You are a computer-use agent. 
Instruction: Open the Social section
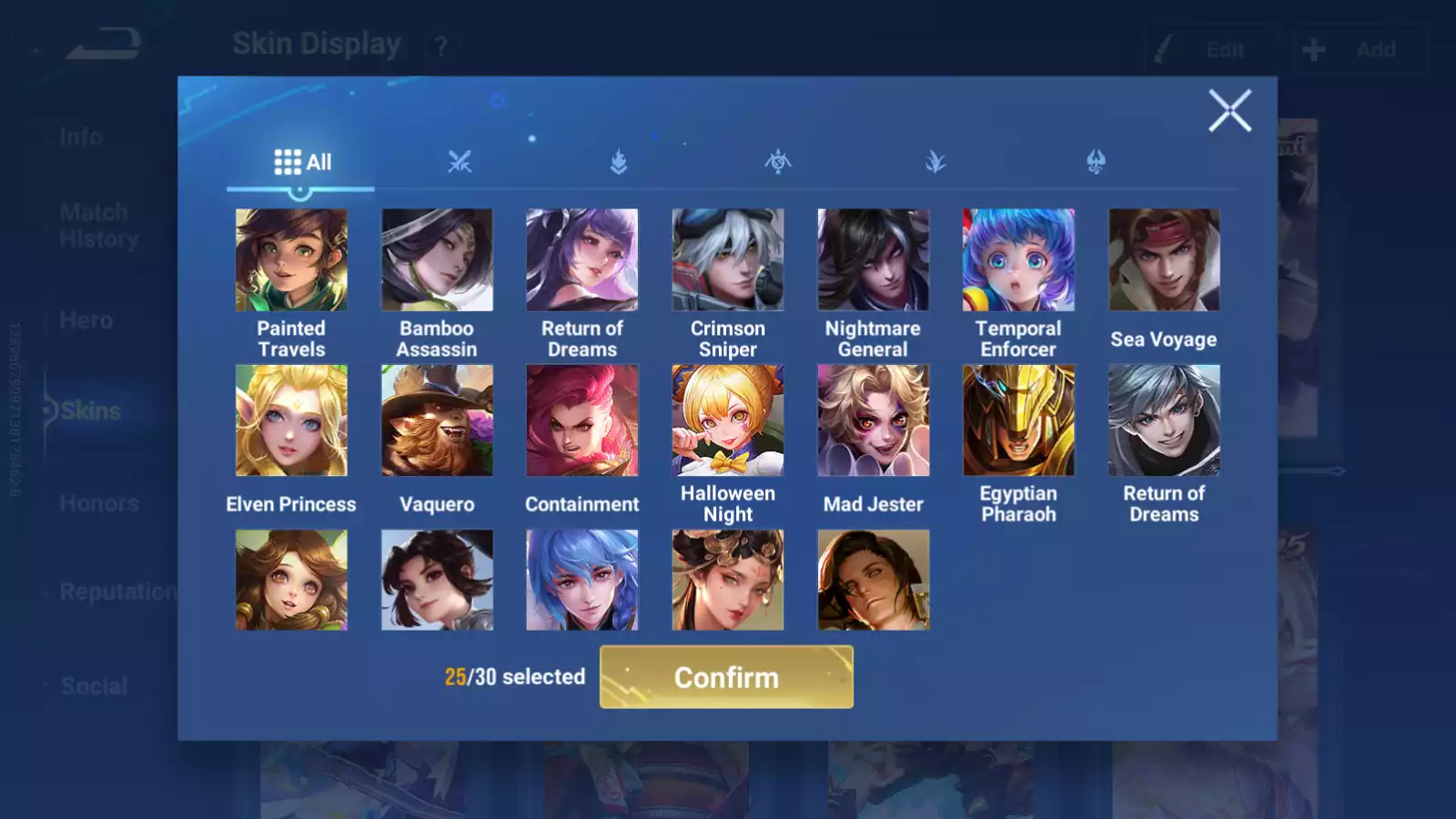96,684
